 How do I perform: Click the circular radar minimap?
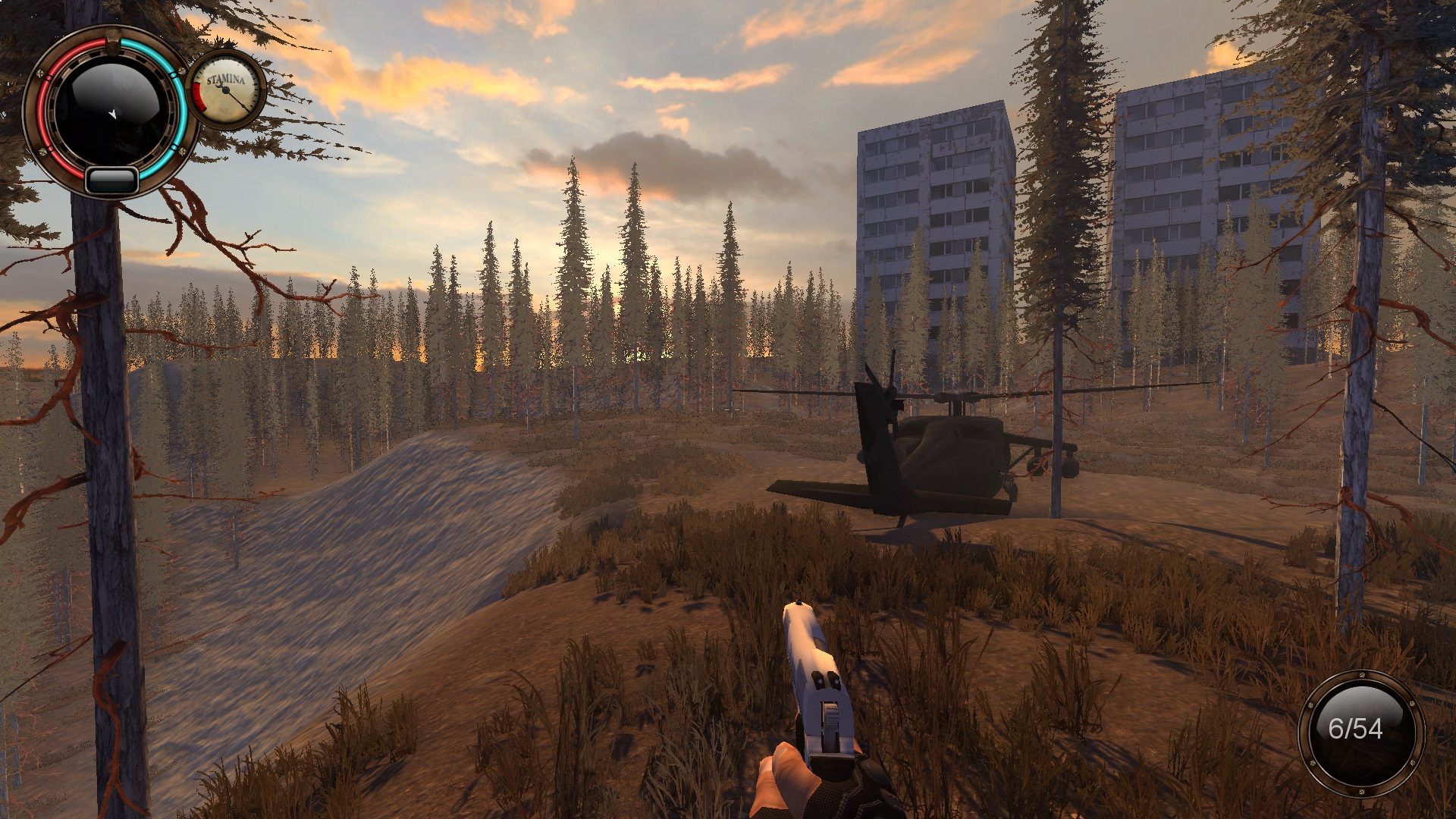(x=111, y=113)
